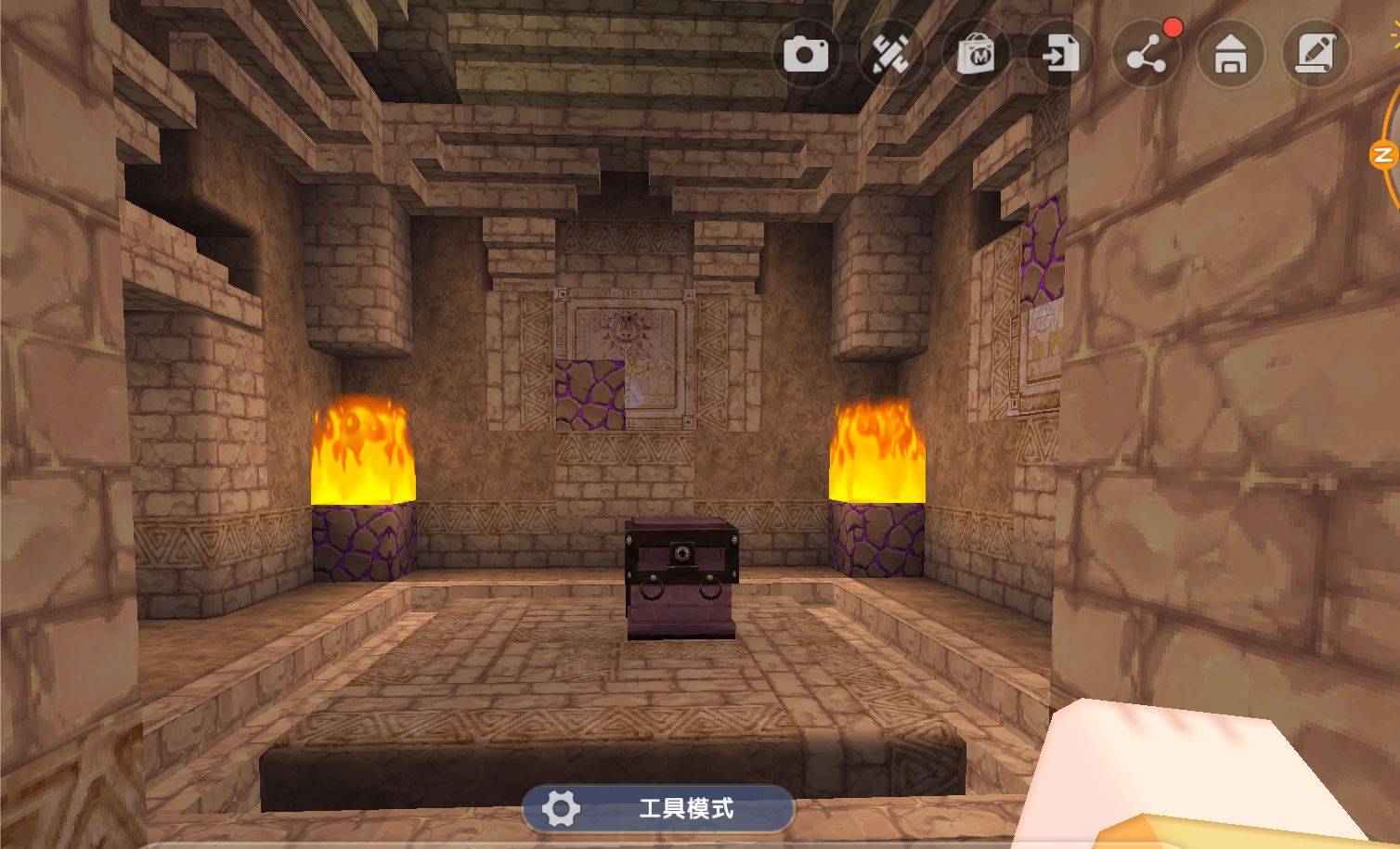Take a screenshot with the camera icon

coord(806,55)
